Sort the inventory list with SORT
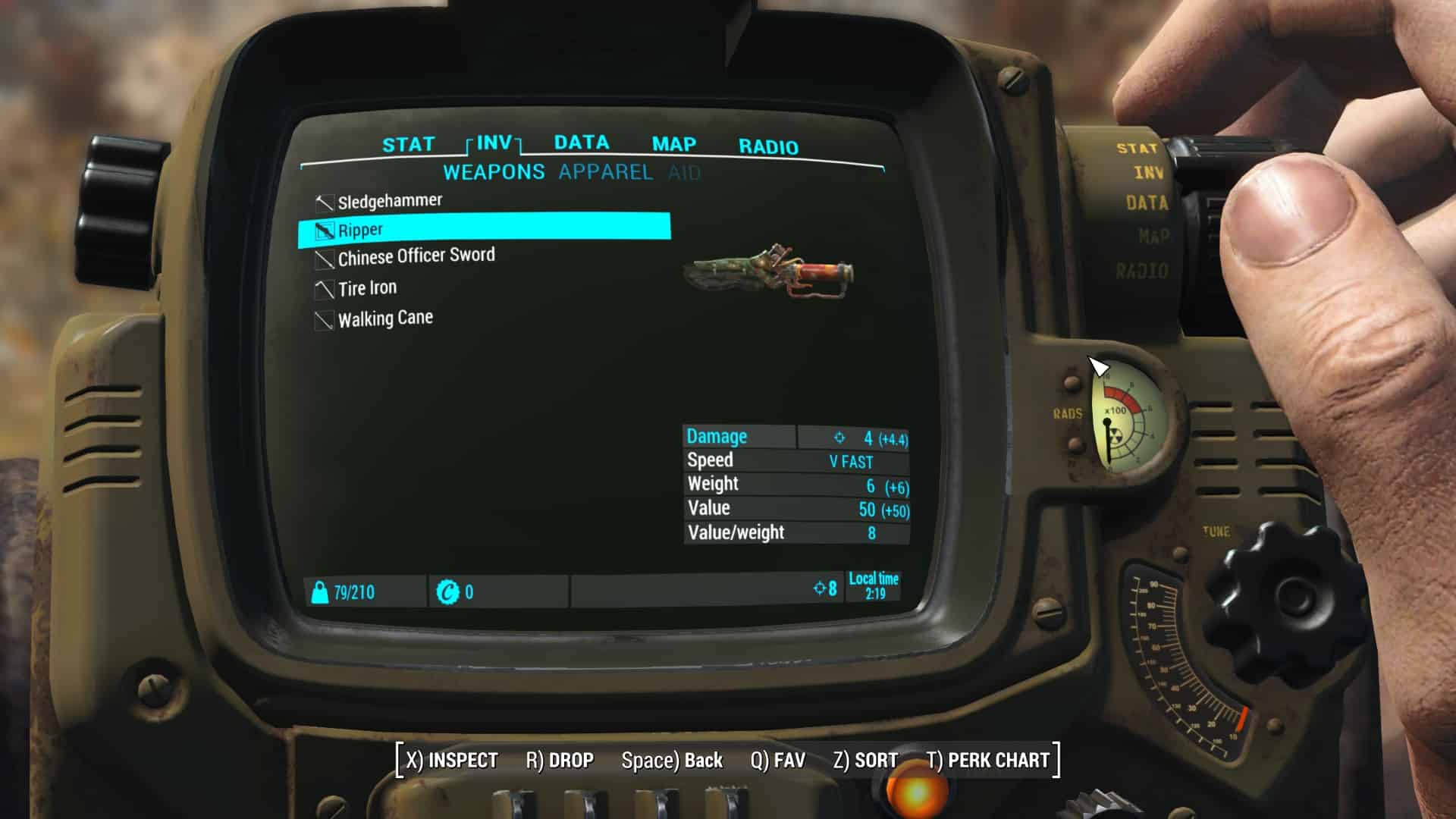 865,760
